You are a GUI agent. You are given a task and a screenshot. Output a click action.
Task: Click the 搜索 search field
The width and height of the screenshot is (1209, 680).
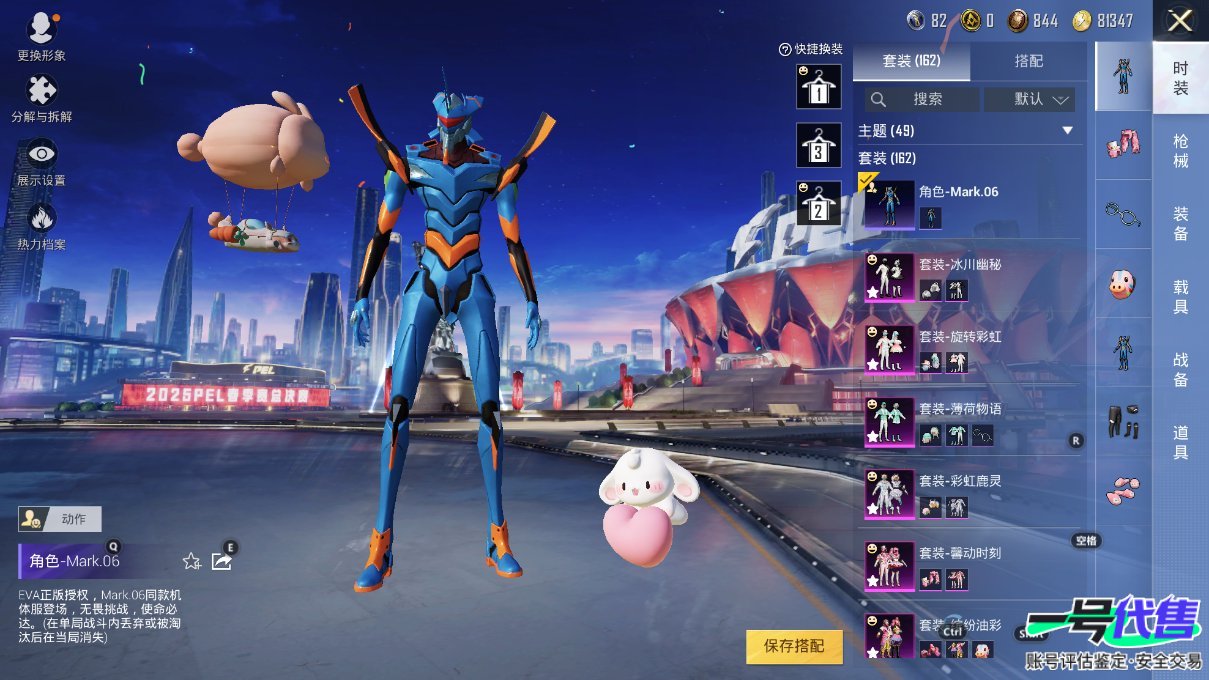click(922, 99)
